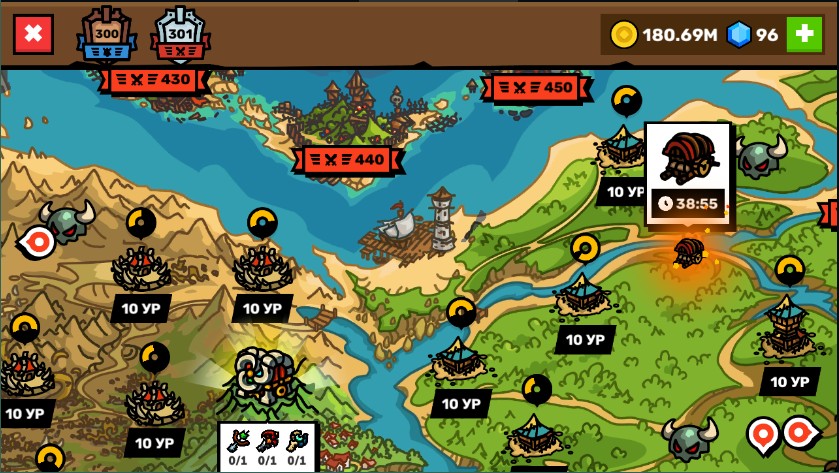Tap the white downward-pointing location pin
Viewport: 839px width, 473px height.
click(x=762, y=434)
